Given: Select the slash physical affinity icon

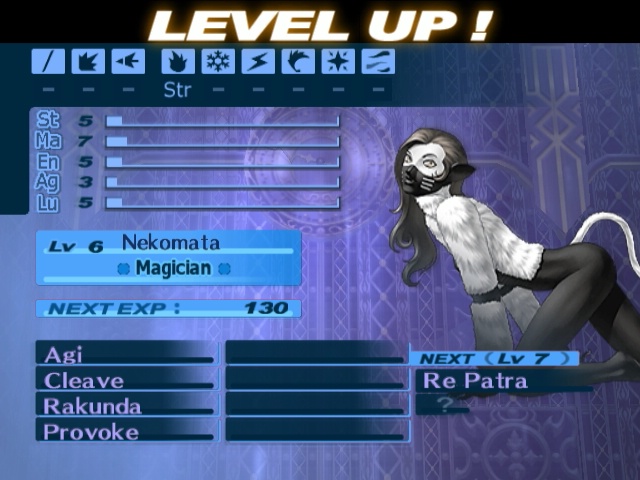Looking at the screenshot, I should pos(48,61).
